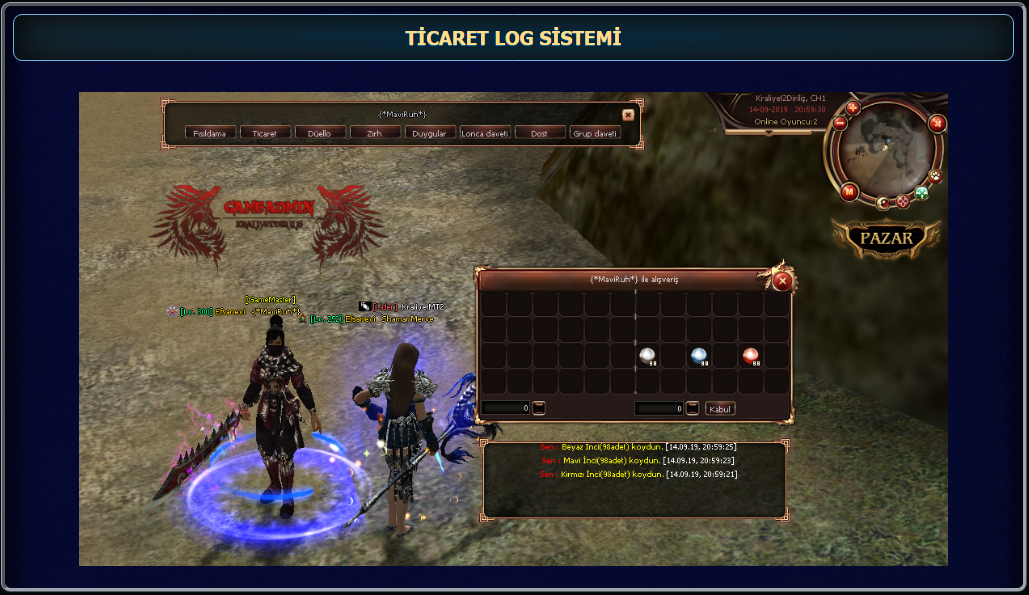
Task: Click the Ticaret button
Action: click(266, 133)
